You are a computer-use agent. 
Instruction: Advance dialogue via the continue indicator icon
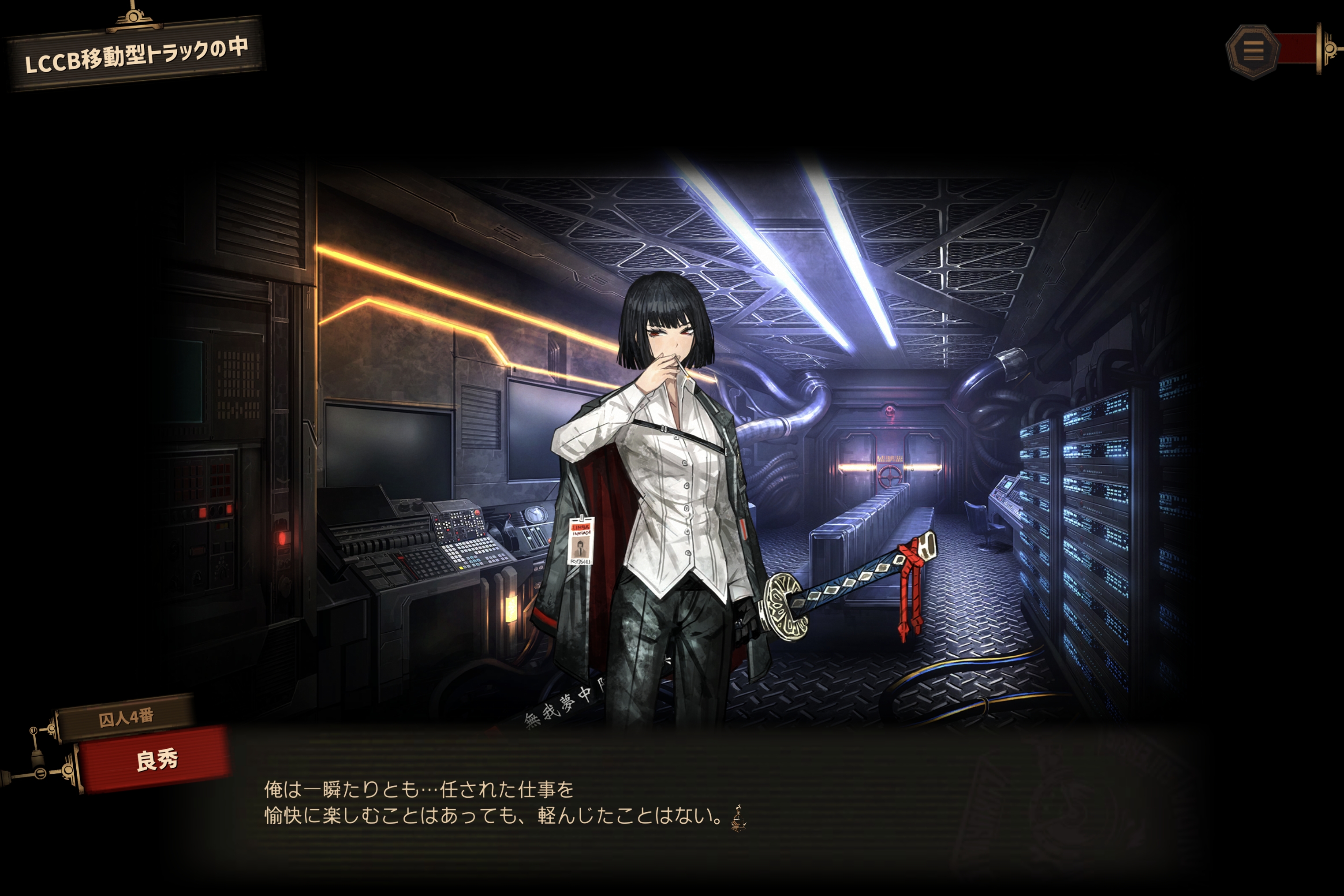pyautogui.click(x=738, y=818)
